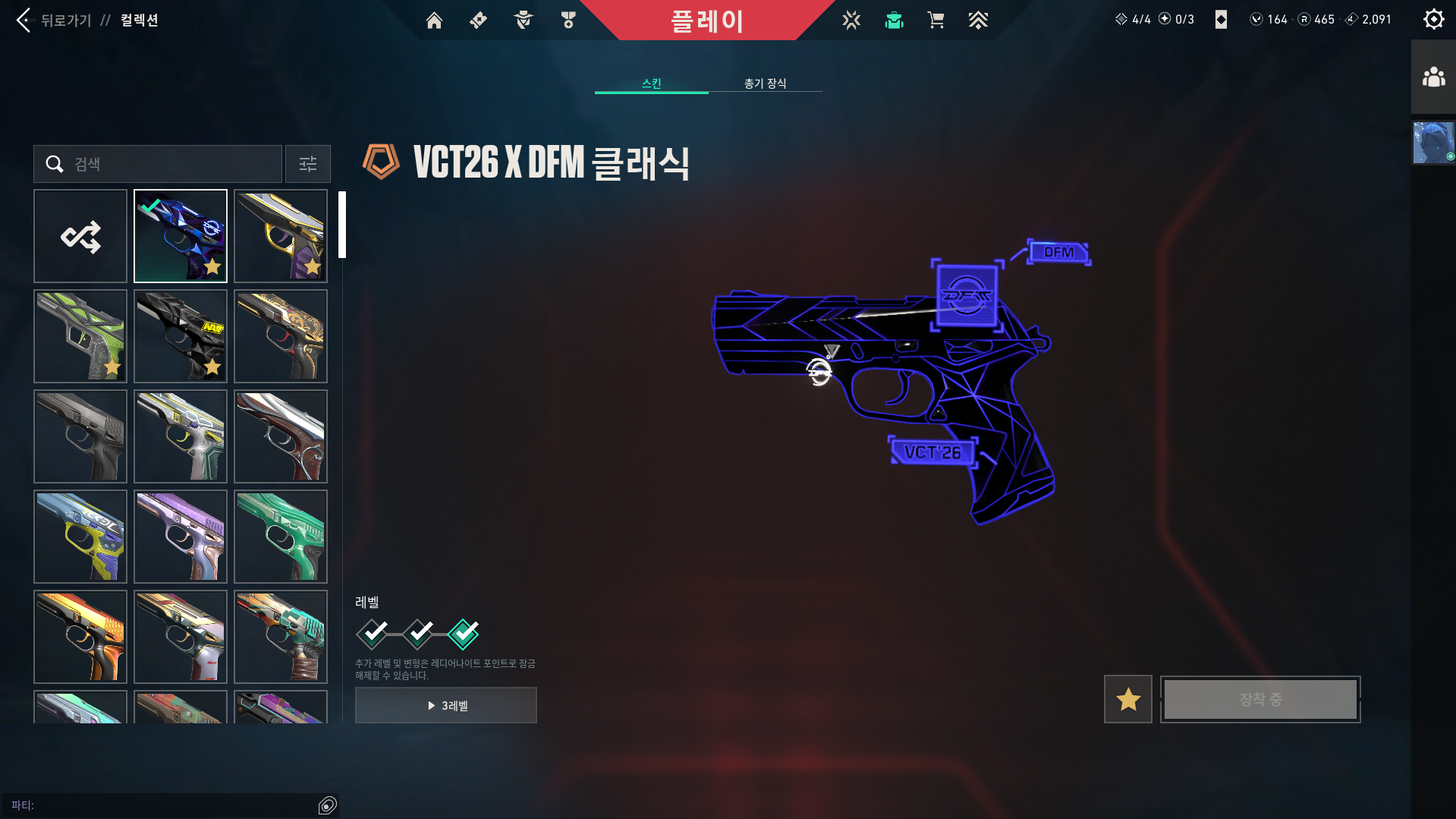Open the Agents icon in top navigation
Screen dimensions: 1456x819
[522, 20]
